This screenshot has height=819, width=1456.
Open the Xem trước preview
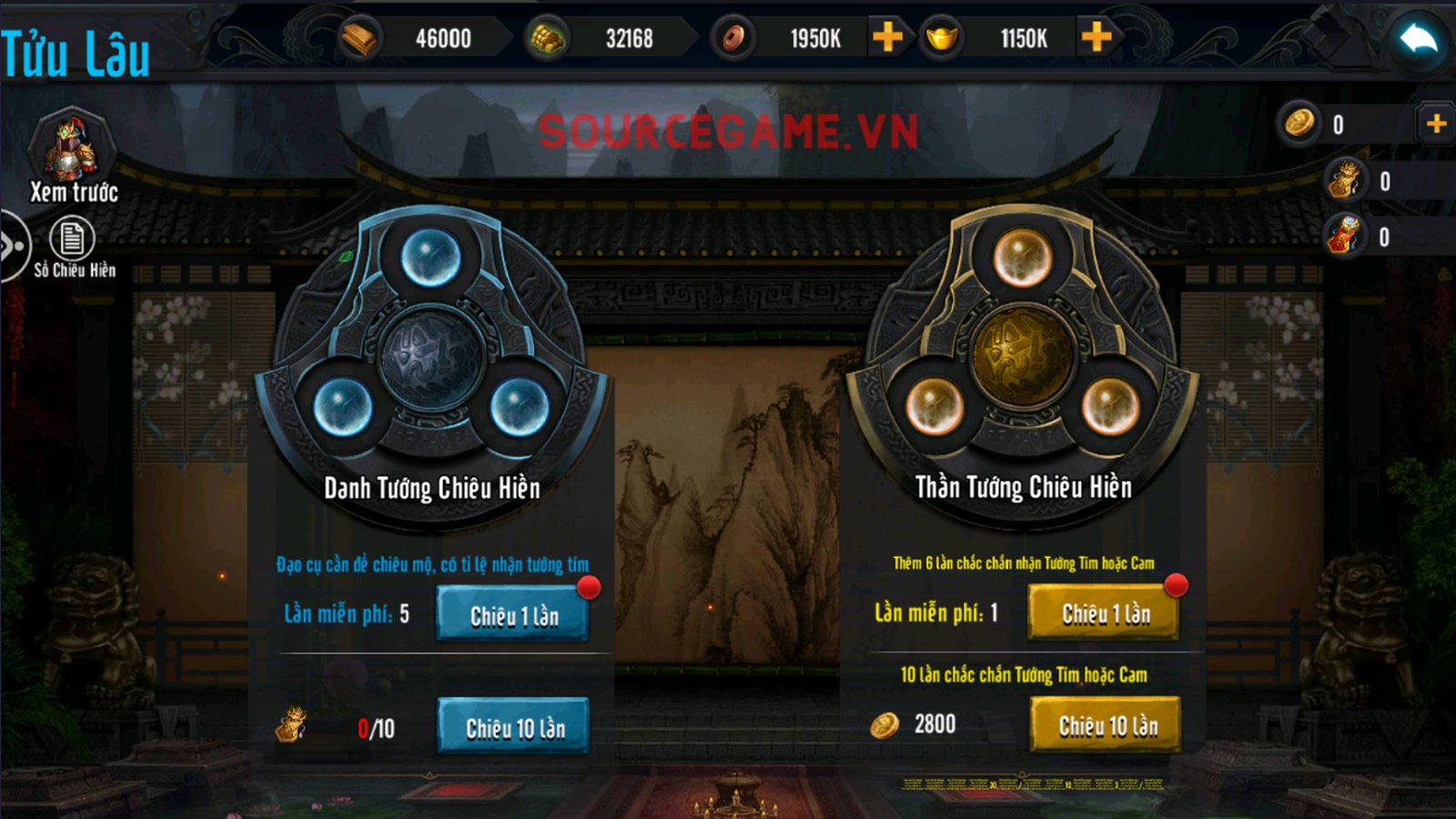74,155
